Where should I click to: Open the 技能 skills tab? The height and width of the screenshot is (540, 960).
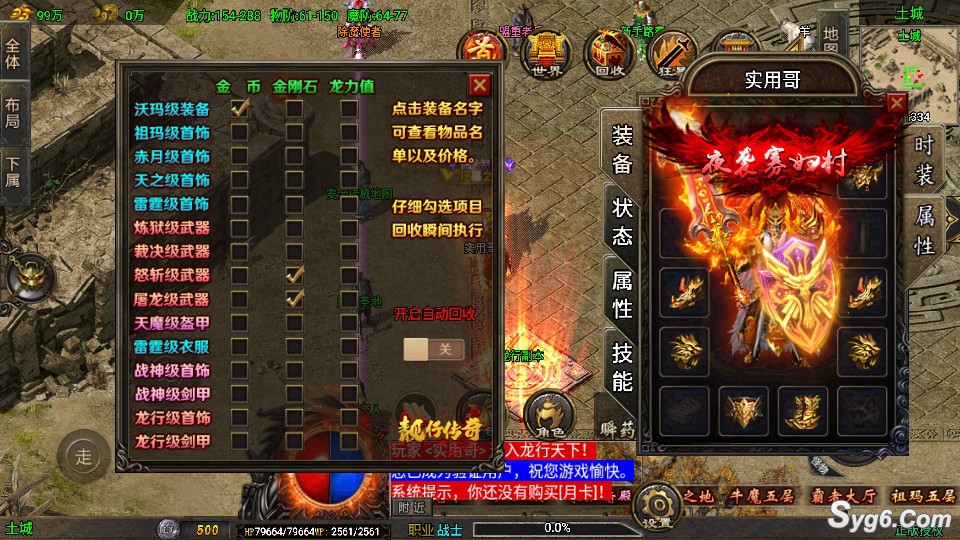(622, 366)
